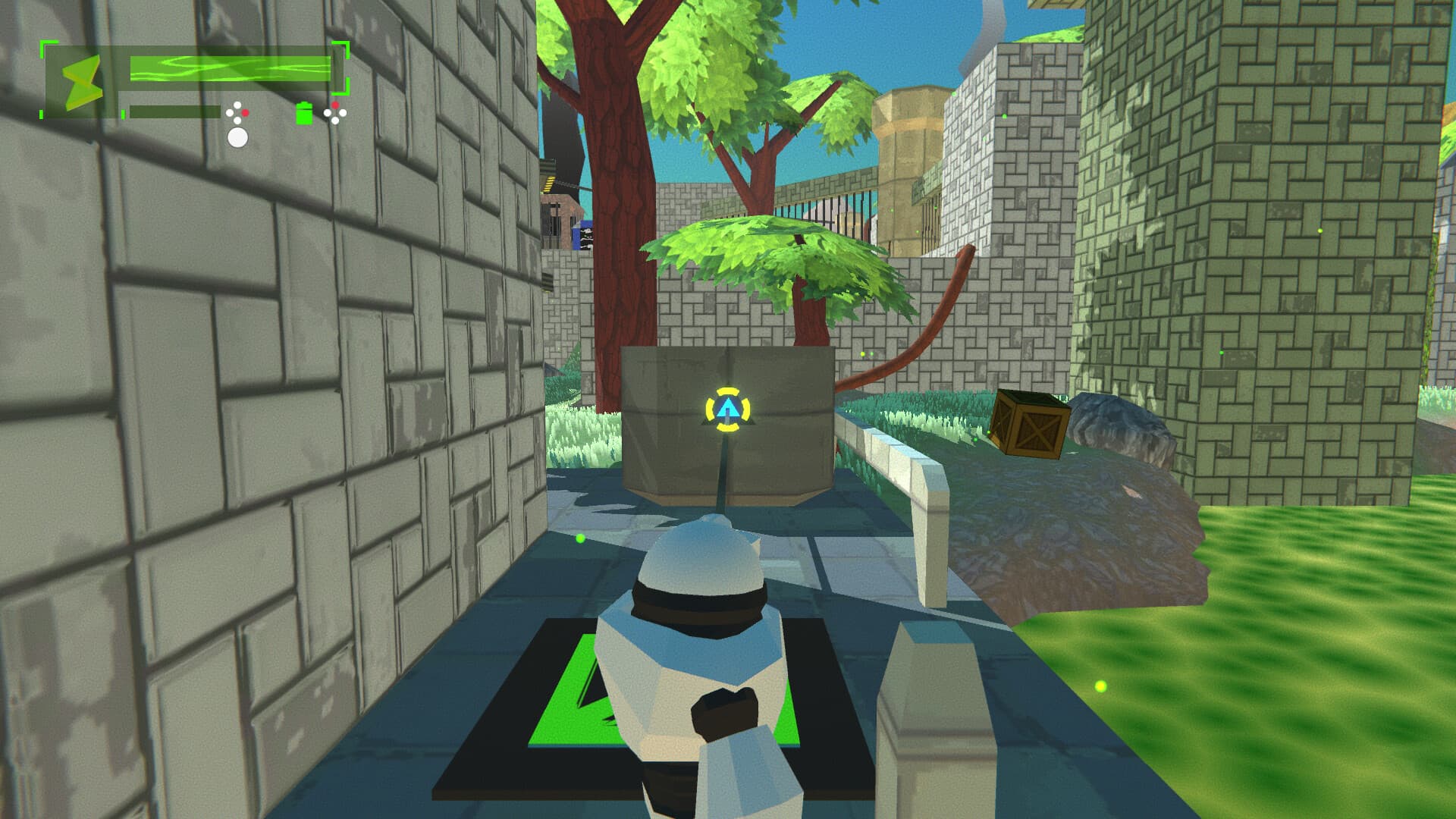Toggle the red dot above the right button cluster
The height and width of the screenshot is (819, 1456).
(x=334, y=104)
